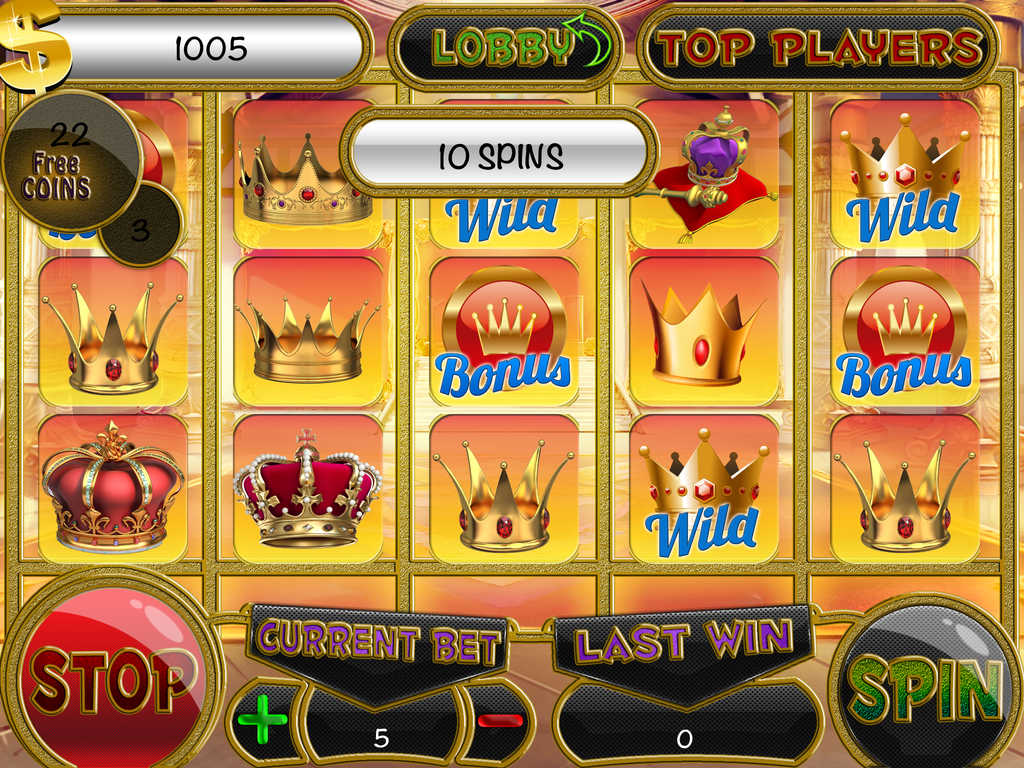This screenshot has width=1024, height=768.
Task: Return to the LOBBY
Action: (x=505, y=47)
